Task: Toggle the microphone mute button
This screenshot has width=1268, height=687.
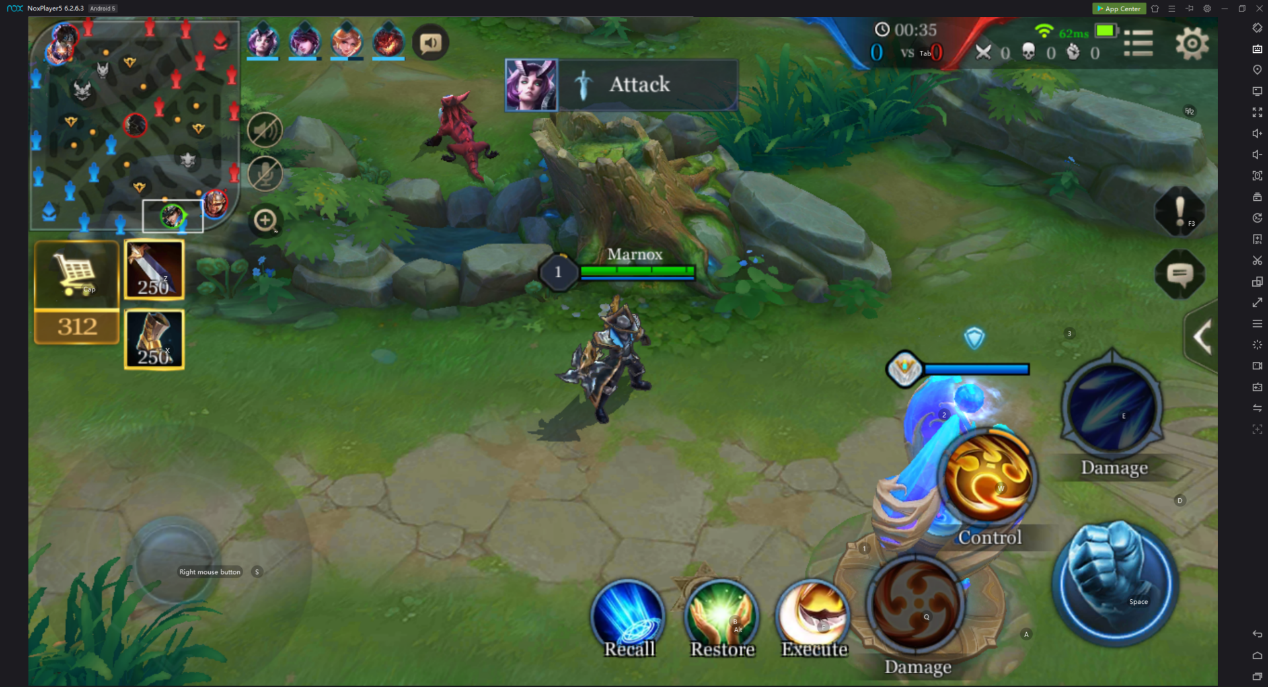Action: (265, 174)
